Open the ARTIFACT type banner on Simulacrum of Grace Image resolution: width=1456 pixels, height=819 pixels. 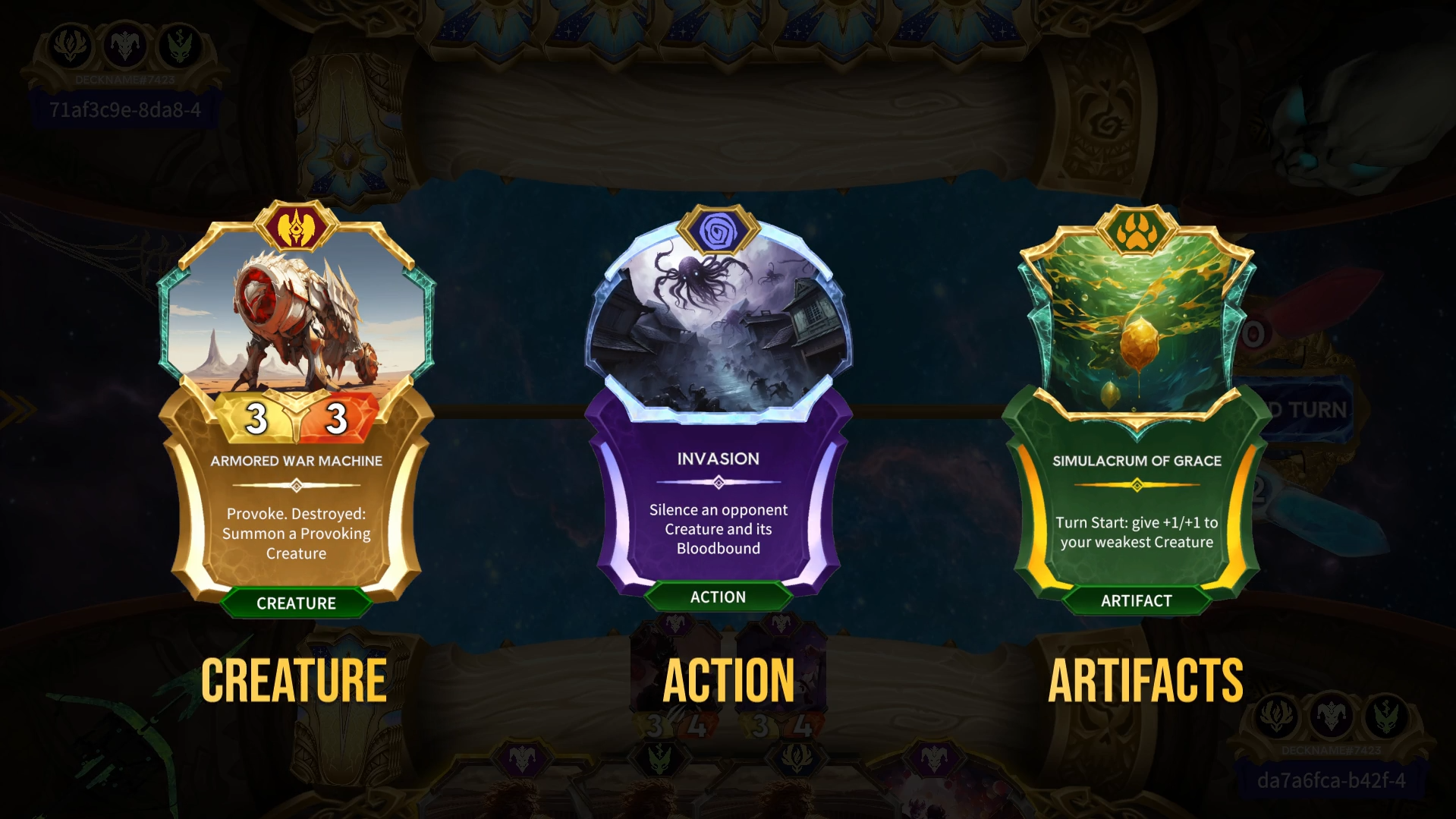click(1137, 600)
